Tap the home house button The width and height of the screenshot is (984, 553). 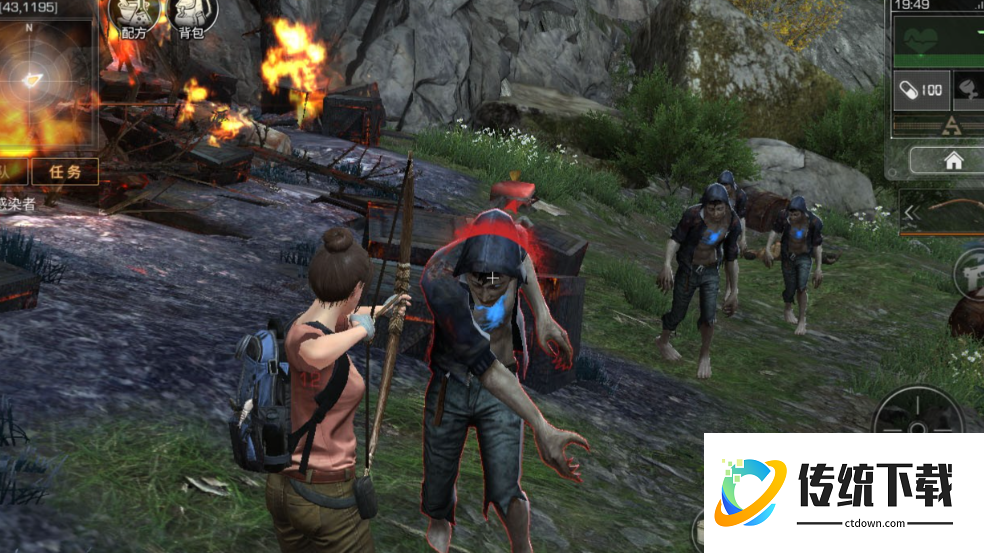coord(953,160)
